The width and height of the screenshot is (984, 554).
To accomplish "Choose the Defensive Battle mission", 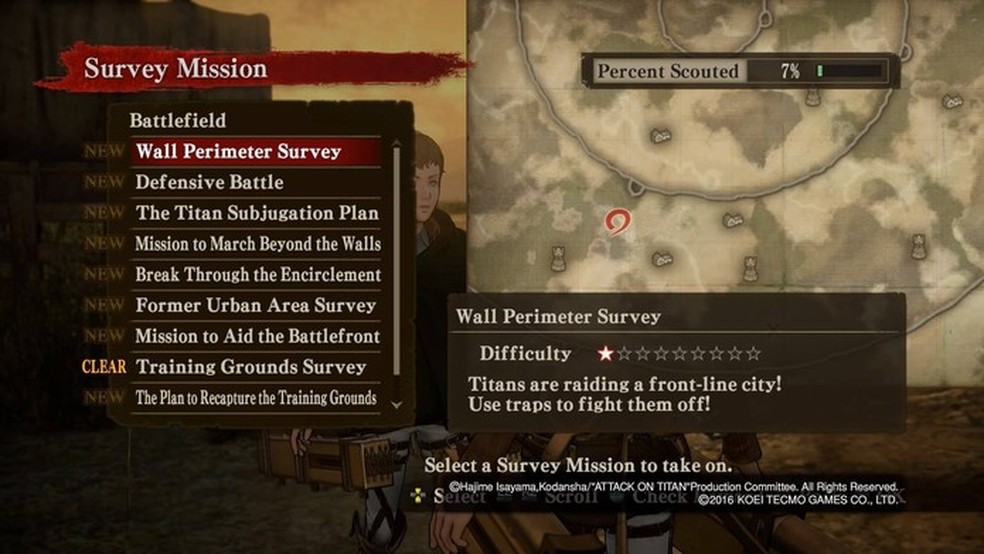I will (x=210, y=183).
